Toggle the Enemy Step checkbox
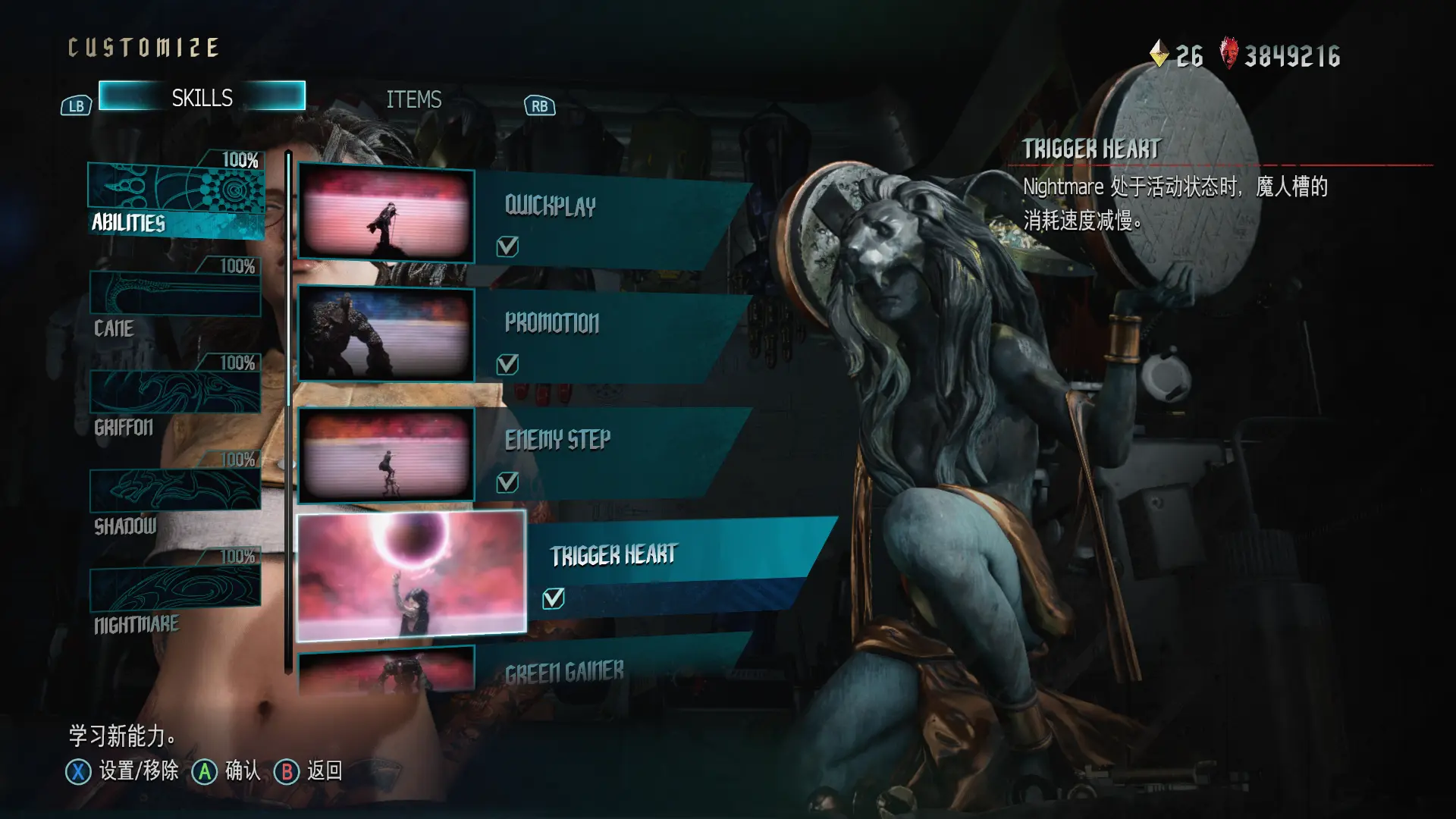This screenshot has width=1456, height=819. (x=507, y=482)
